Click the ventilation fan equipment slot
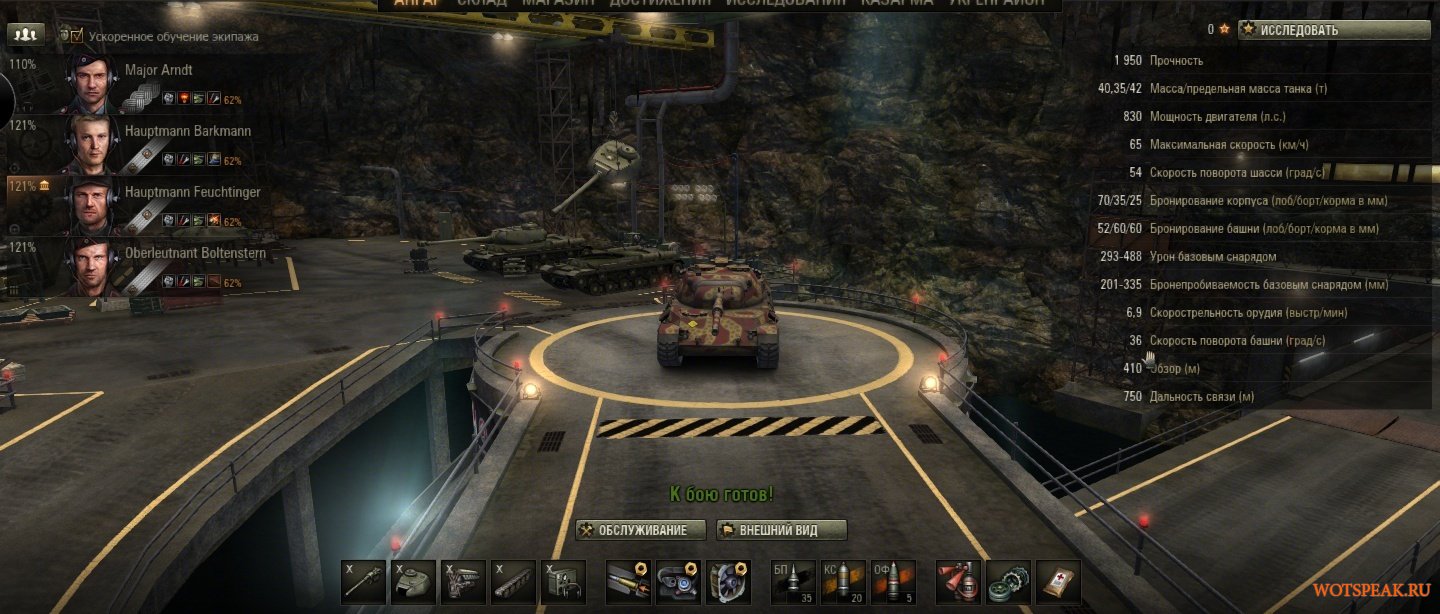 pos(729,581)
